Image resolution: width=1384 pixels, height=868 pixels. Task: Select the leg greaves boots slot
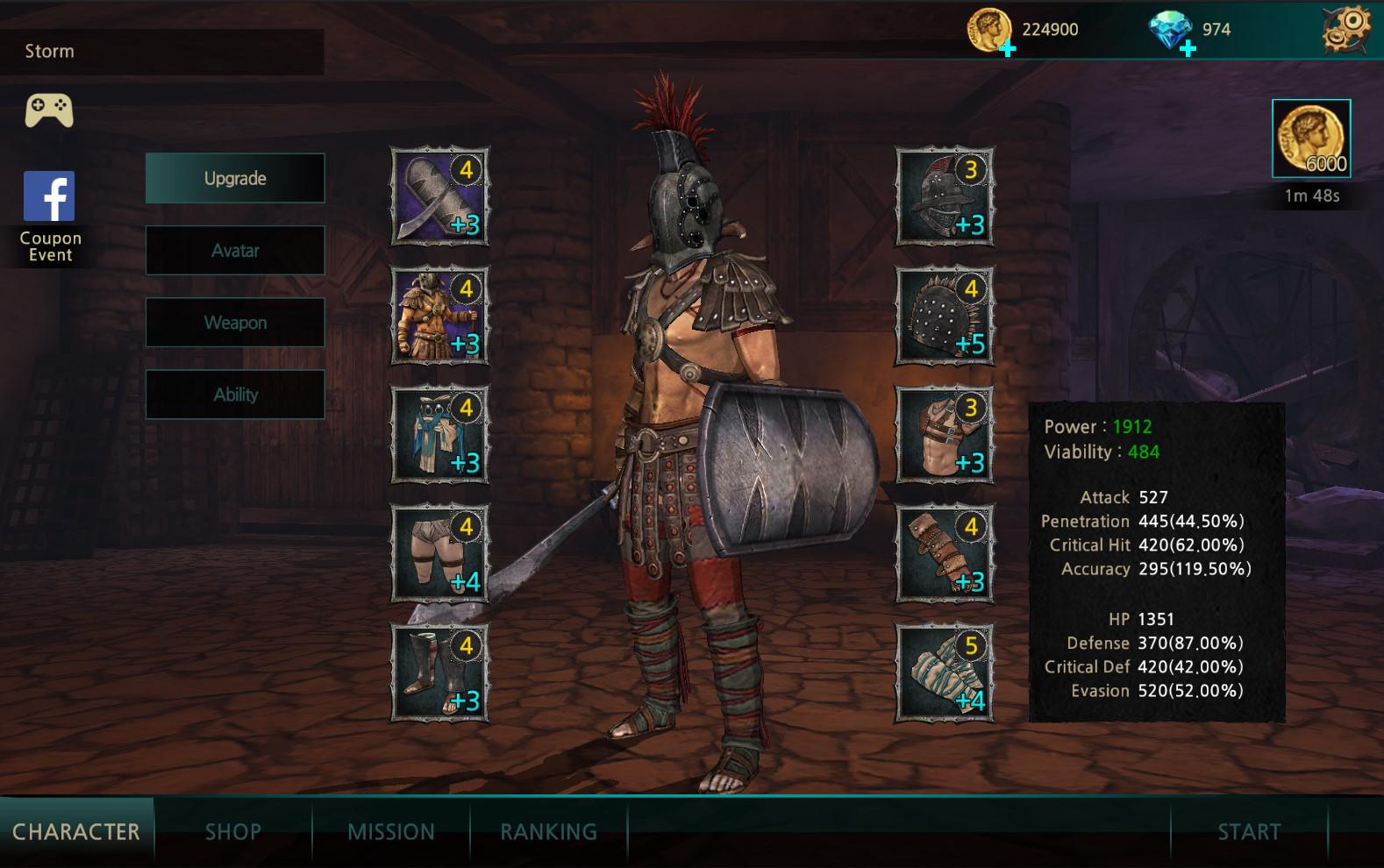point(439,672)
